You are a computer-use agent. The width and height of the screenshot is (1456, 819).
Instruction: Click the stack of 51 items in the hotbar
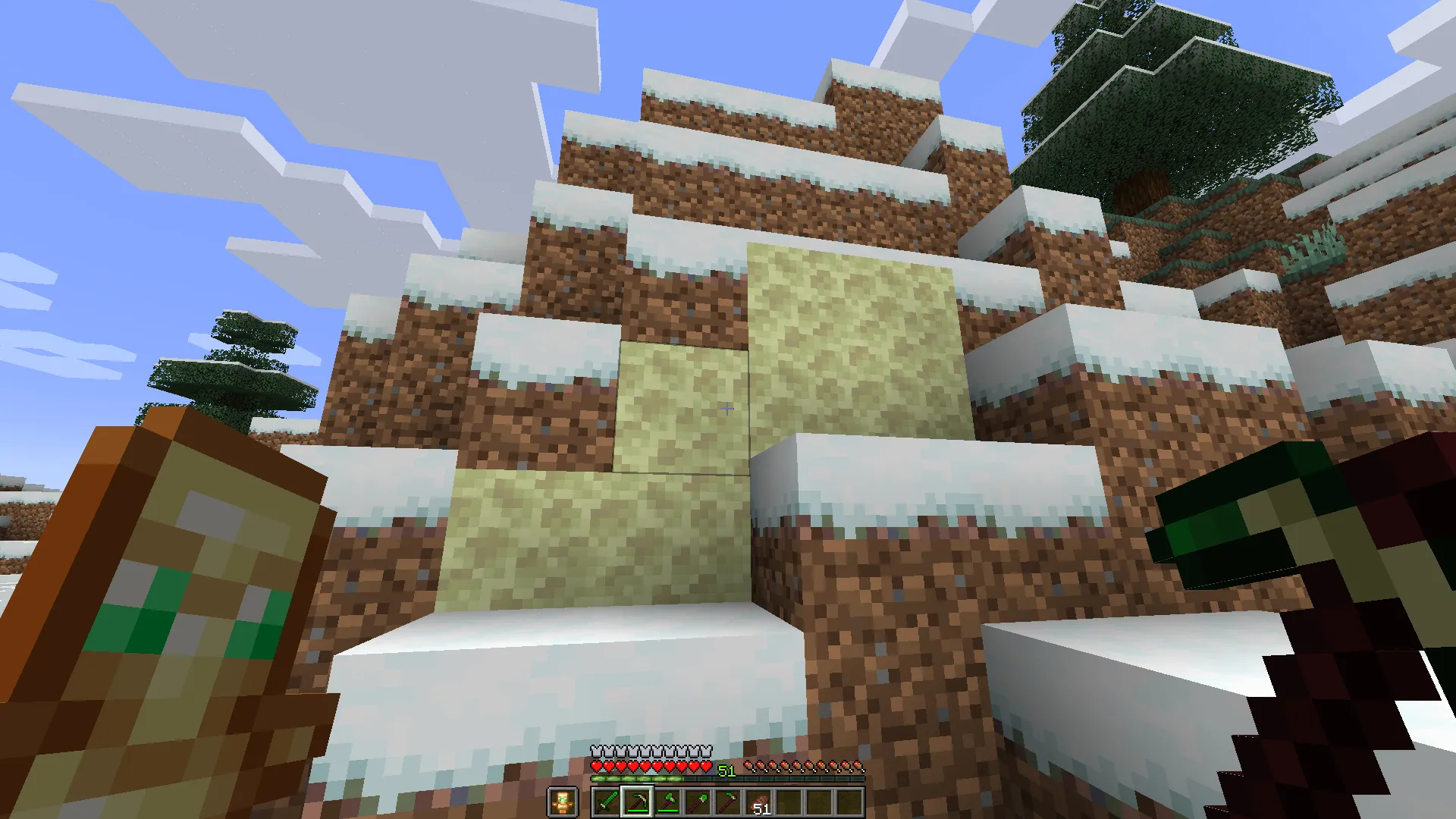(x=761, y=802)
